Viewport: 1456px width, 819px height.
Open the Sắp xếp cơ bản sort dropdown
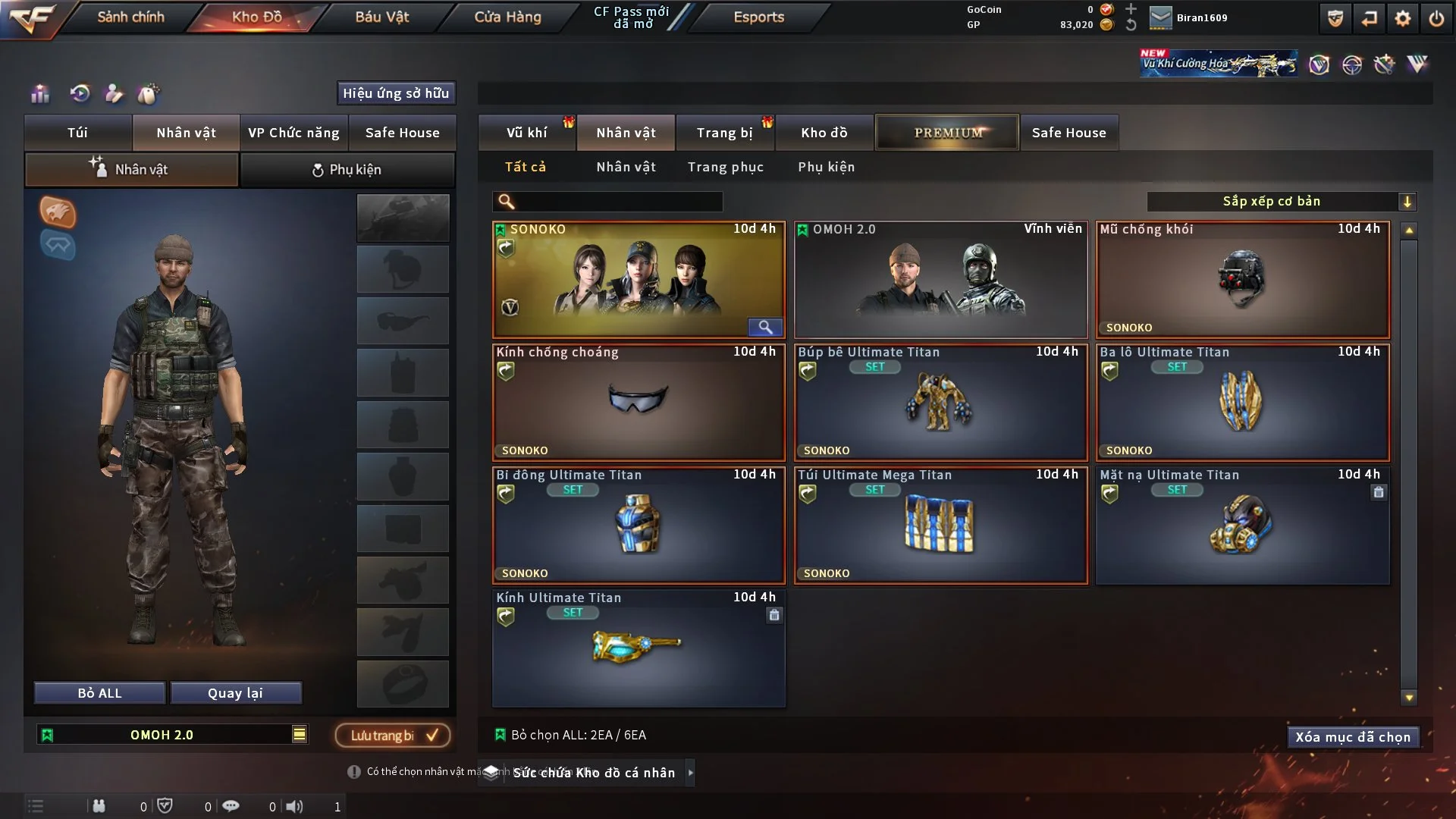tap(1282, 201)
